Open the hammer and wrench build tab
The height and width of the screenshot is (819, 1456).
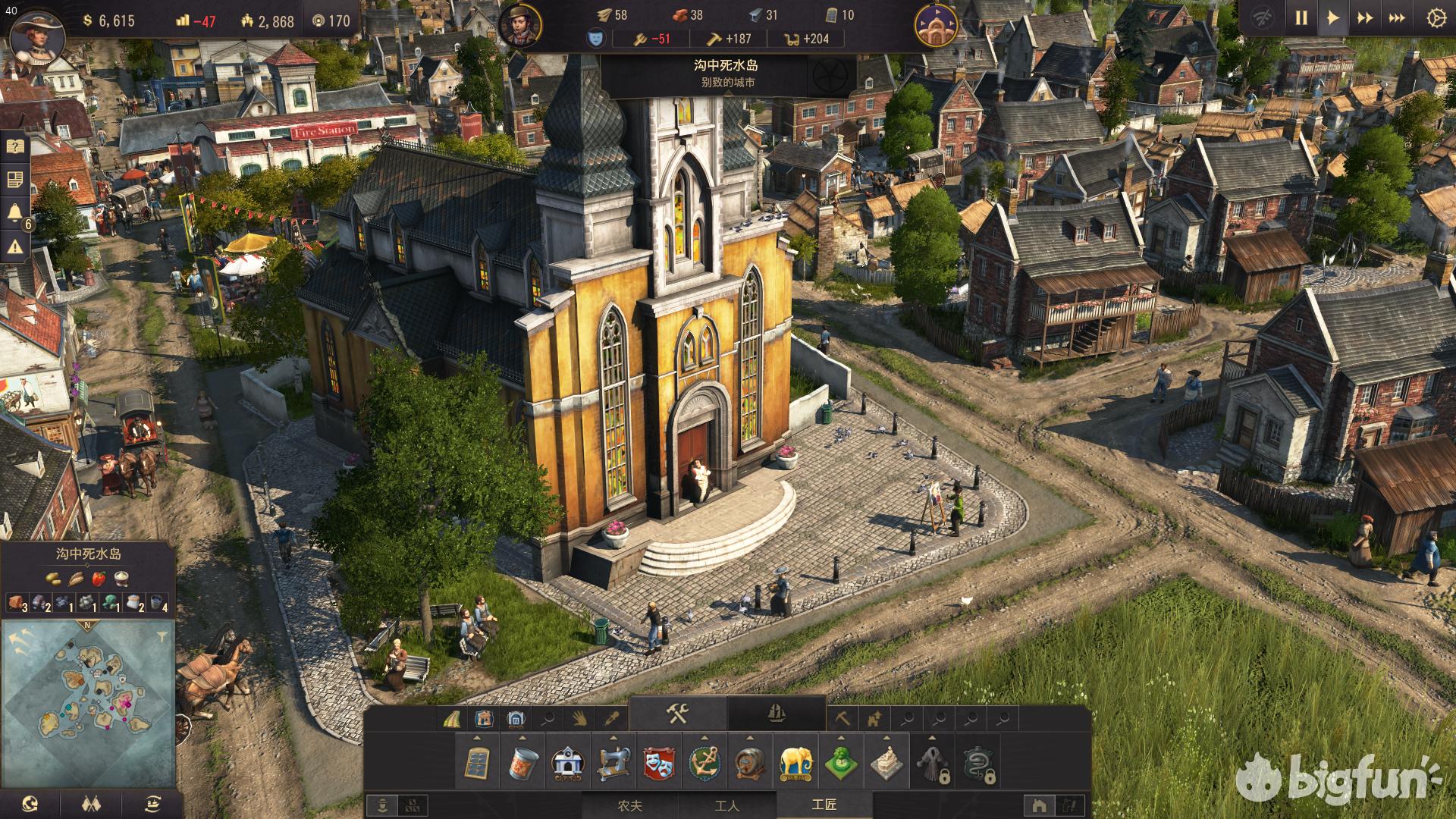677,714
